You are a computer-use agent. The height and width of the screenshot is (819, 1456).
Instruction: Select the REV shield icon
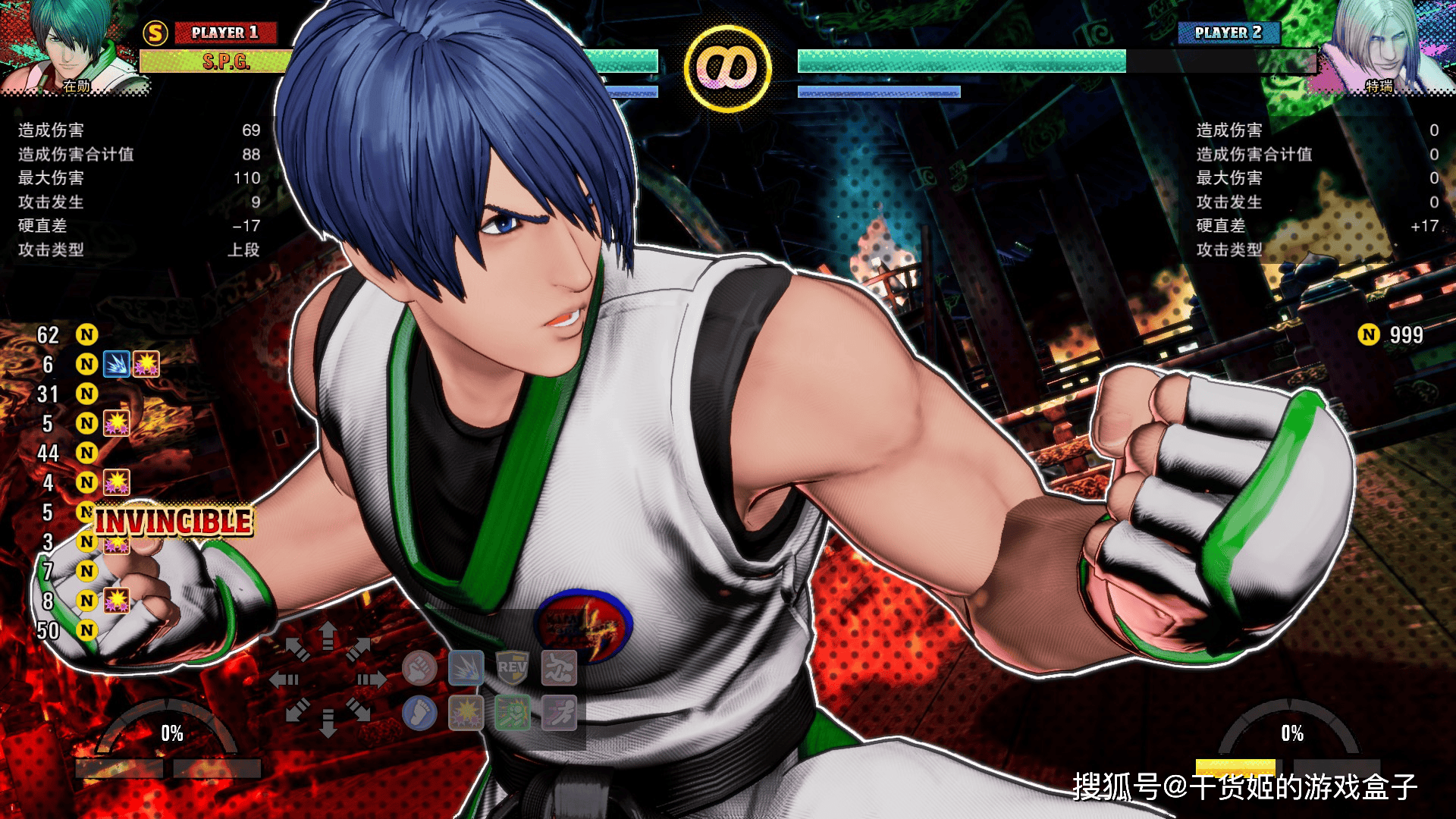tap(512, 668)
